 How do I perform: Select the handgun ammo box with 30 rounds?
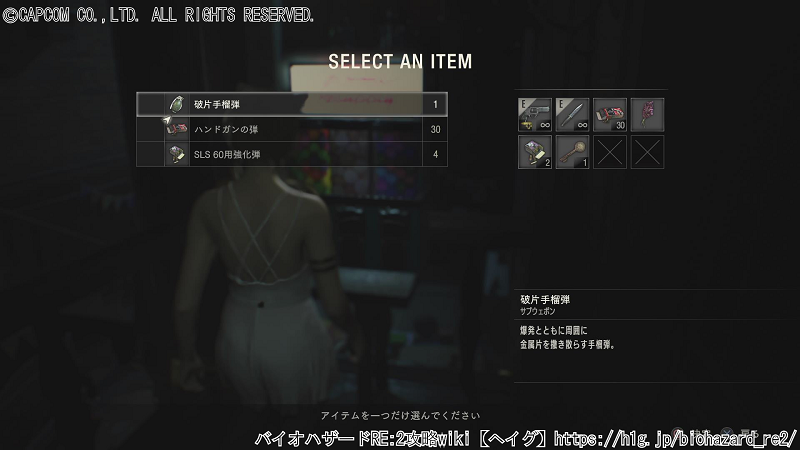tap(610, 115)
